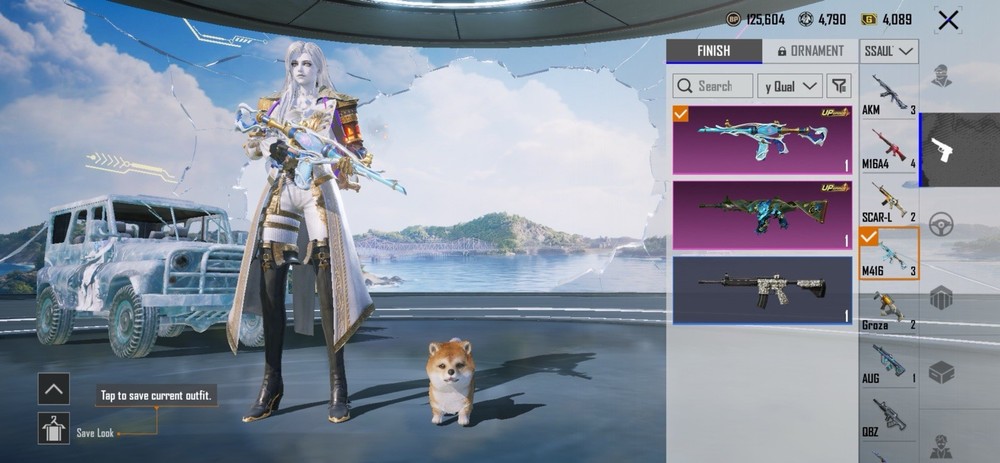Open the quality sort dropdown
The image size is (1000, 463).
click(x=789, y=86)
